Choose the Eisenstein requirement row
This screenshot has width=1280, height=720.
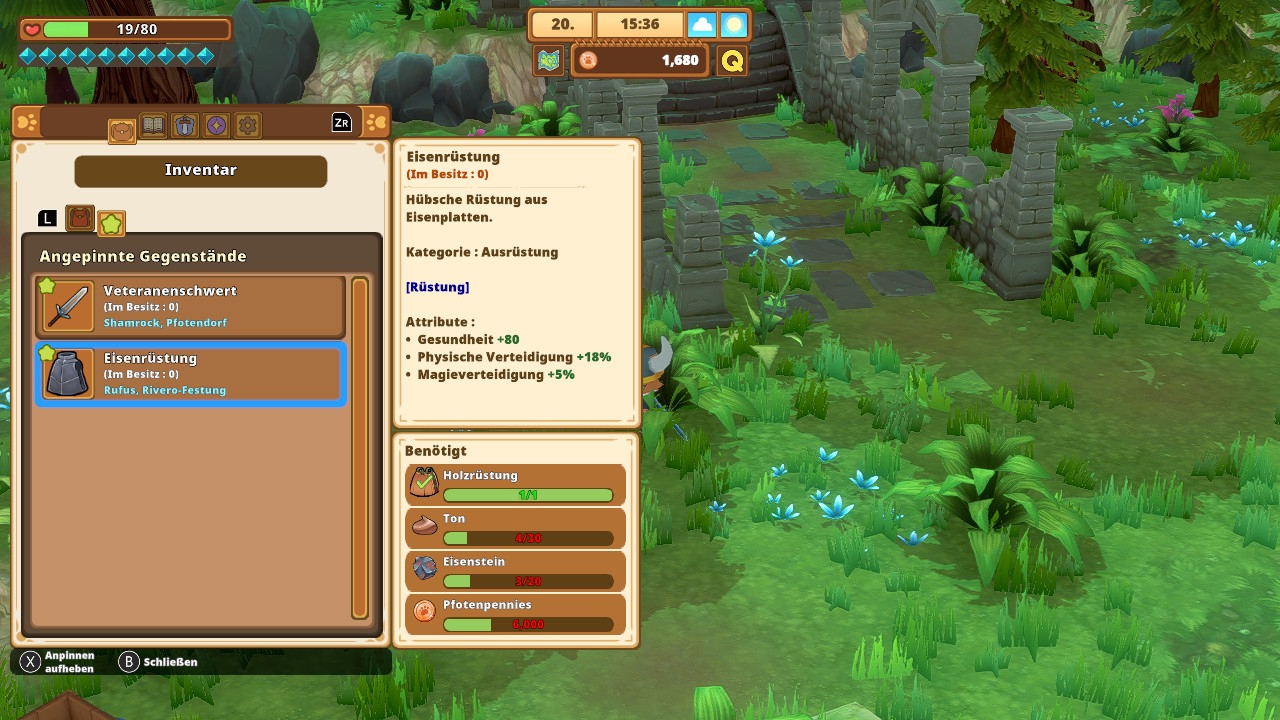(516, 570)
